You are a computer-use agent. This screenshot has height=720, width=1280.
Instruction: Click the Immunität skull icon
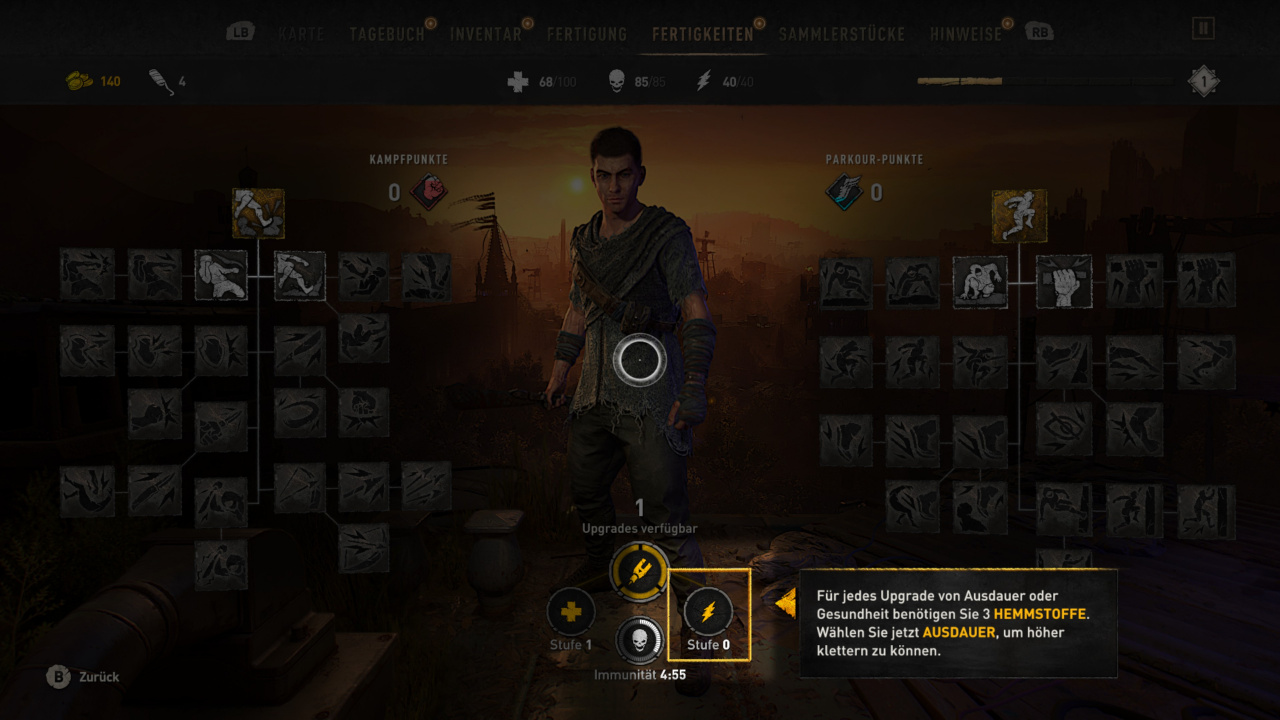tap(639, 641)
